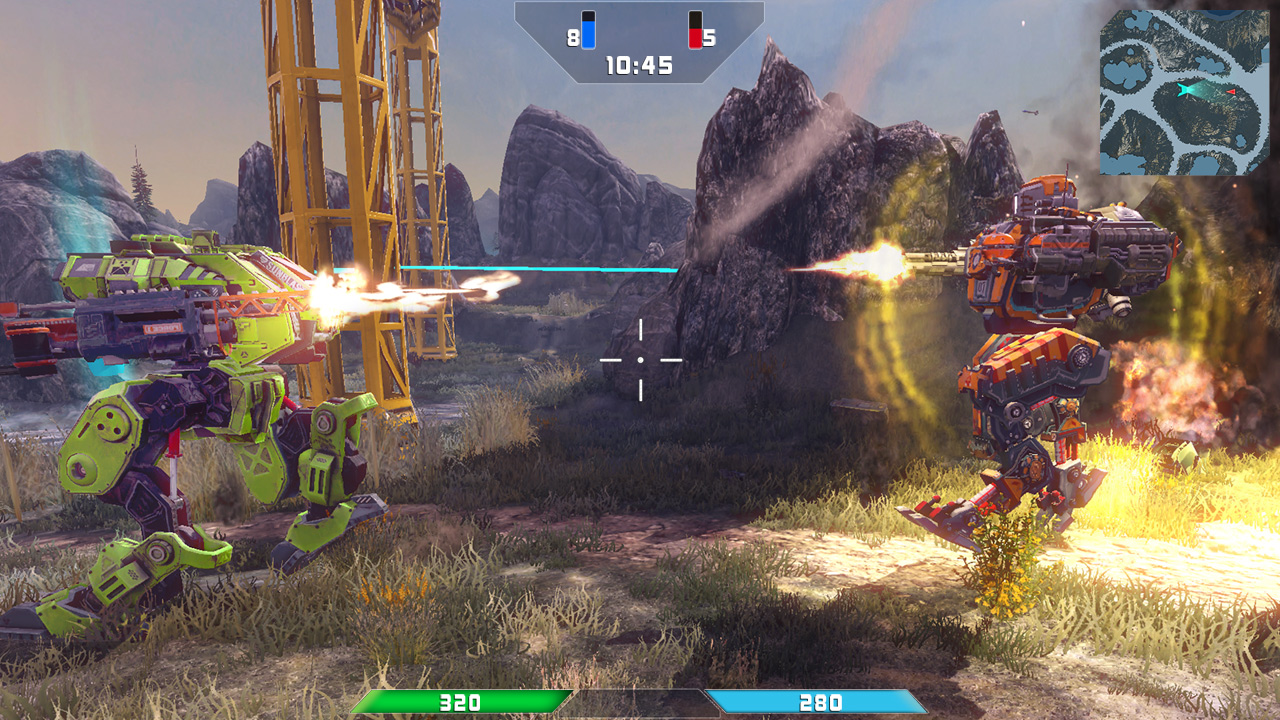Toggle the minimap overlay in the corner
This screenshot has width=1280, height=720.
[x=1188, y=90]
